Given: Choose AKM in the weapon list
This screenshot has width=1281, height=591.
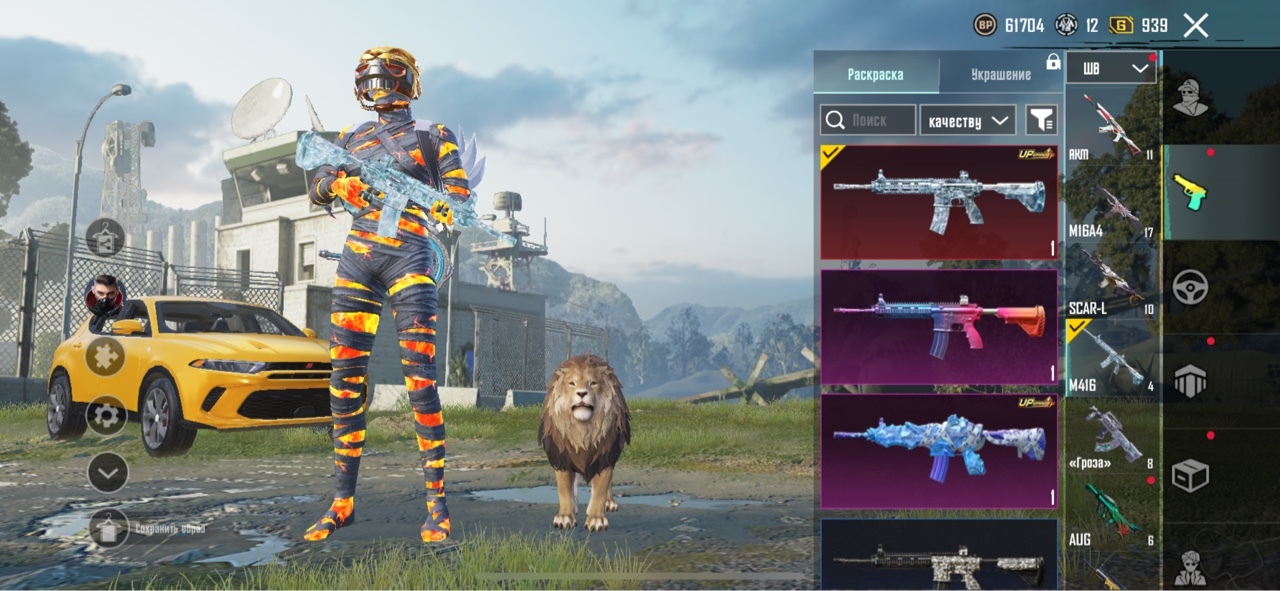Looking at the screenshot, I should coord(1110,126).
